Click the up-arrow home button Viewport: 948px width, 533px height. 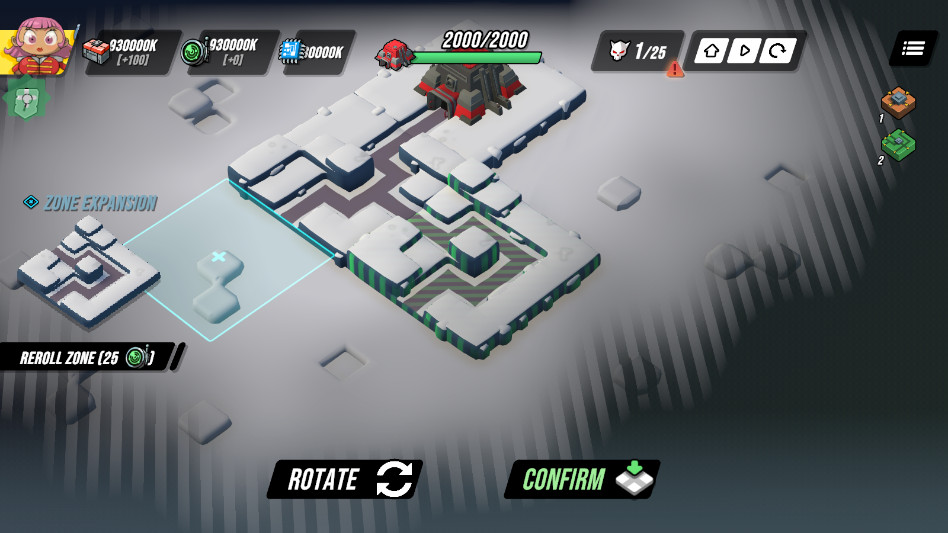pyautogui.click(x=710, y=51)
